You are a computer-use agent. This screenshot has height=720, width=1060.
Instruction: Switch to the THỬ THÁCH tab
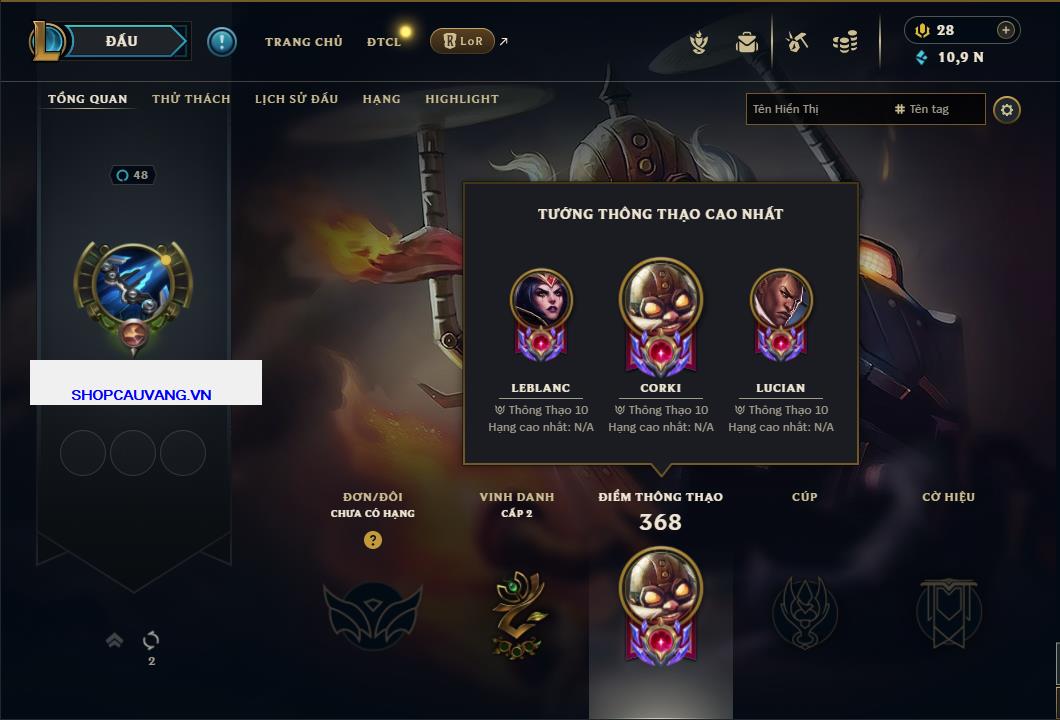click(191, 99)
